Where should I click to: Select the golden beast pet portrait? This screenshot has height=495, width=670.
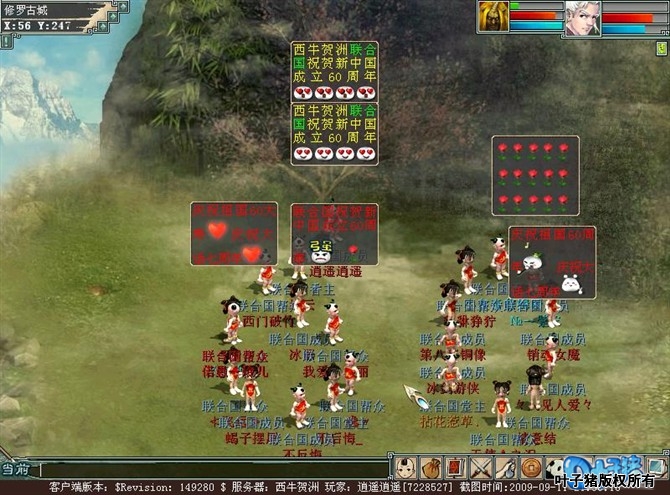pos(494,17)
